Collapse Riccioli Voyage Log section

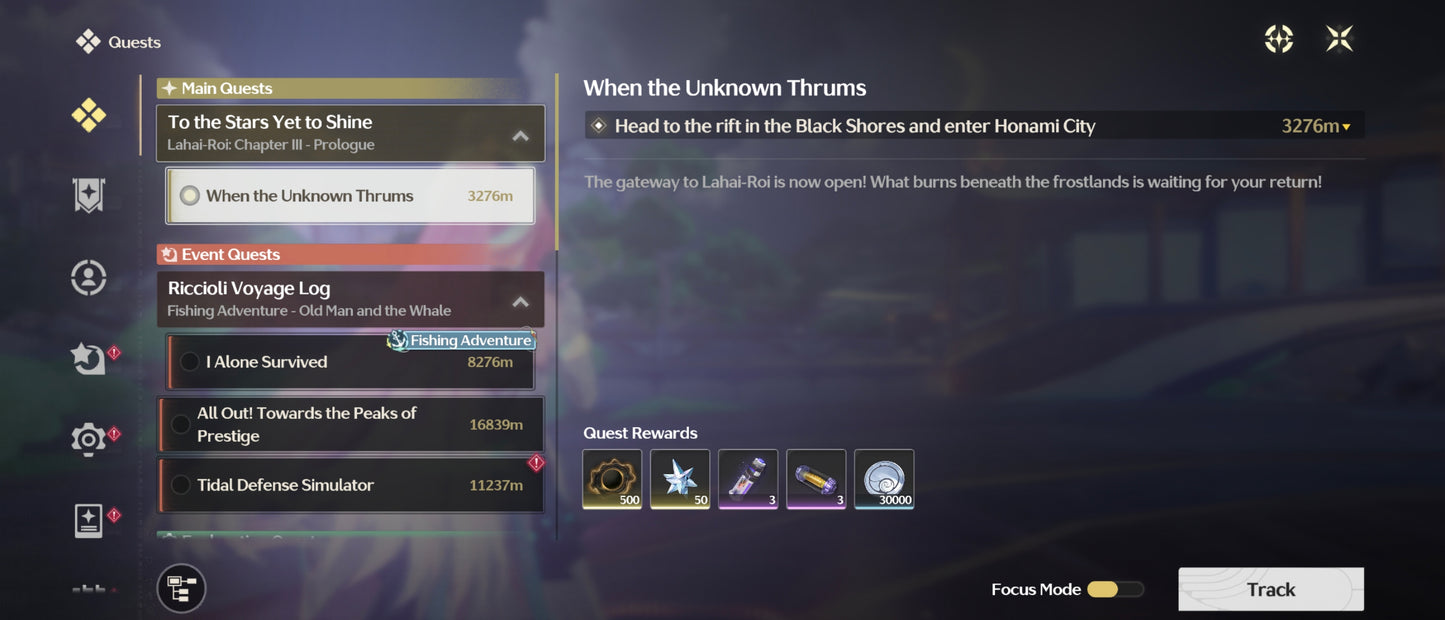tap(520, 301)
